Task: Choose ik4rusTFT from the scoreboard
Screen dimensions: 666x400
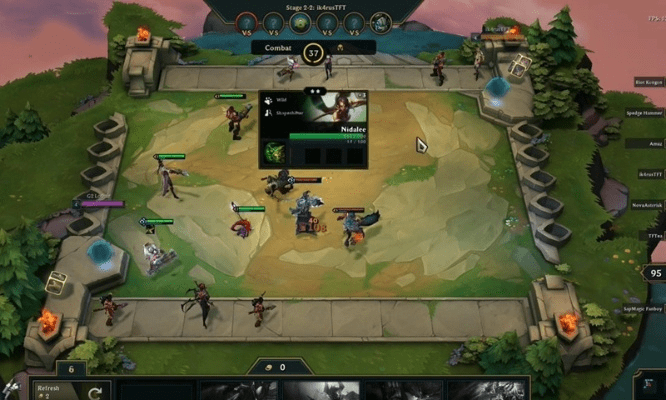Action: [x=645, y=175]
